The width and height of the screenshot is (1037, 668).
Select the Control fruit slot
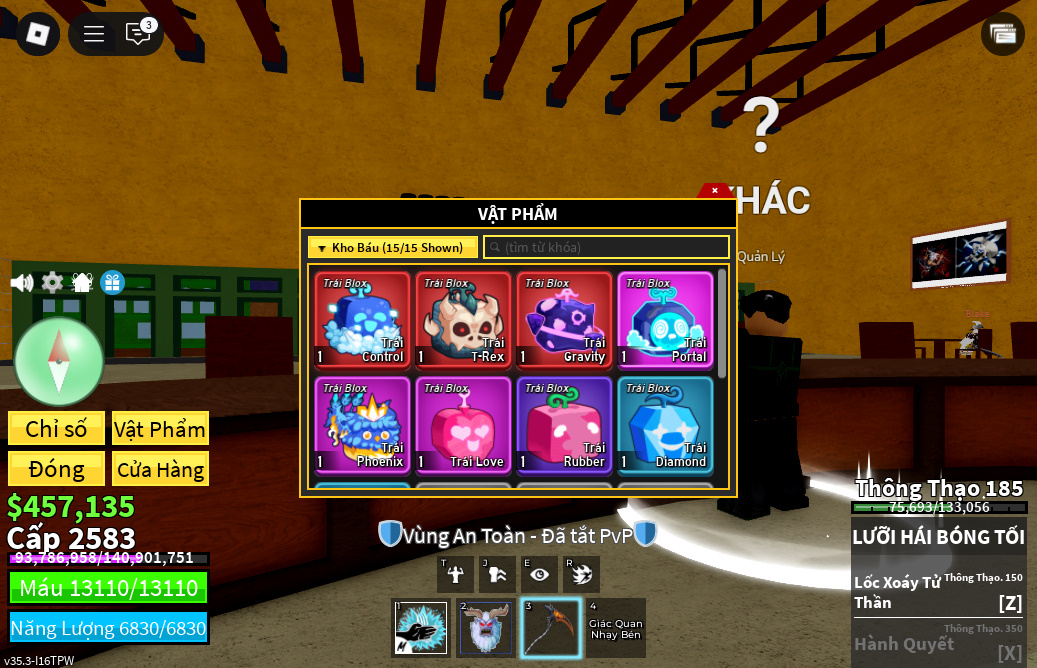361,320
